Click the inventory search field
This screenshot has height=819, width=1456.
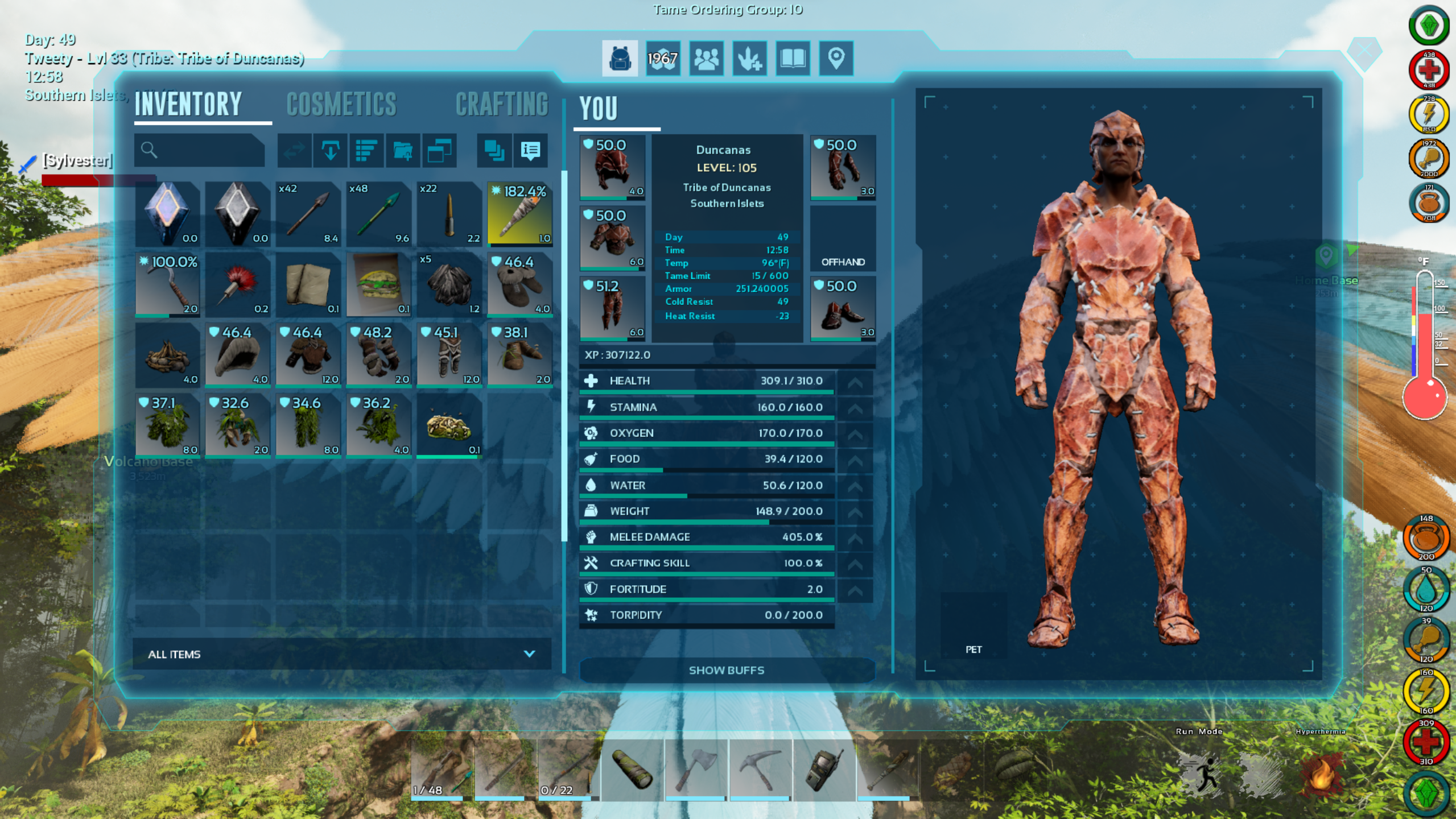pyautogui.click(x=199, y=150)
